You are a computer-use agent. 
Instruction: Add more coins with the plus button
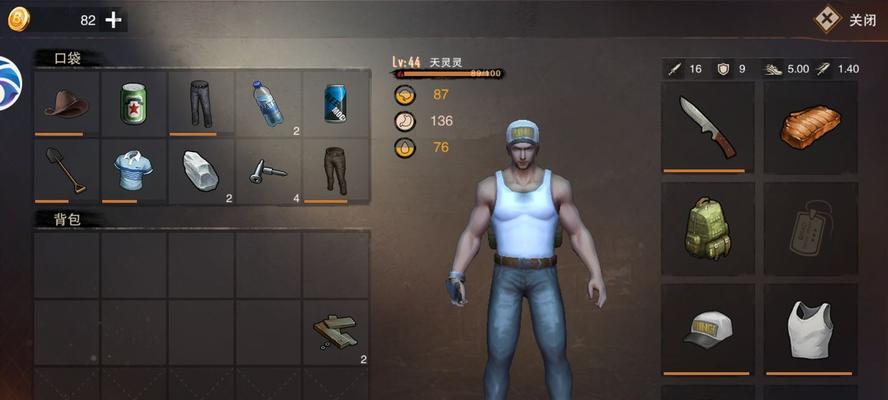click(114, 20)
